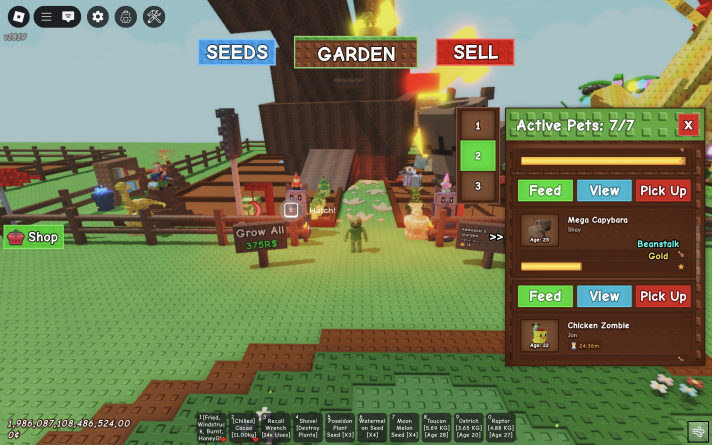Toggle the Roblox chat window
Image resolution: width=712 pixels, height=445 pixels.
pyautogui.click(x=68, y=16)
